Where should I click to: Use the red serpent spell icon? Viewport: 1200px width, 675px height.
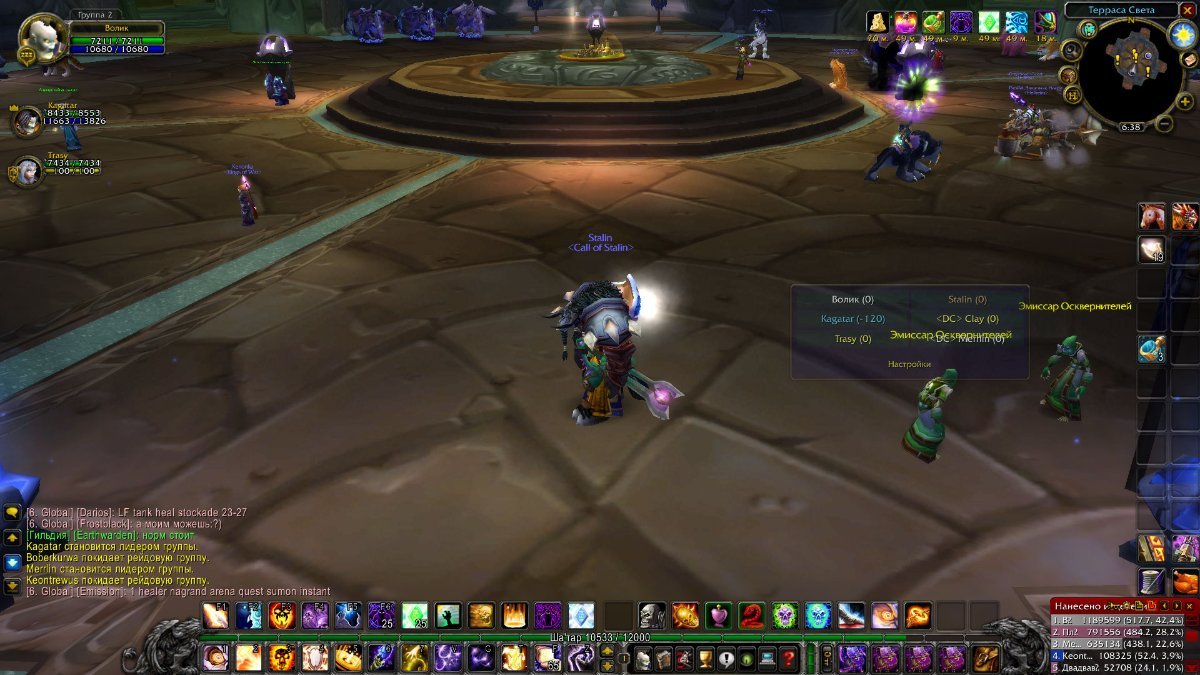click(x=752, y=615)
